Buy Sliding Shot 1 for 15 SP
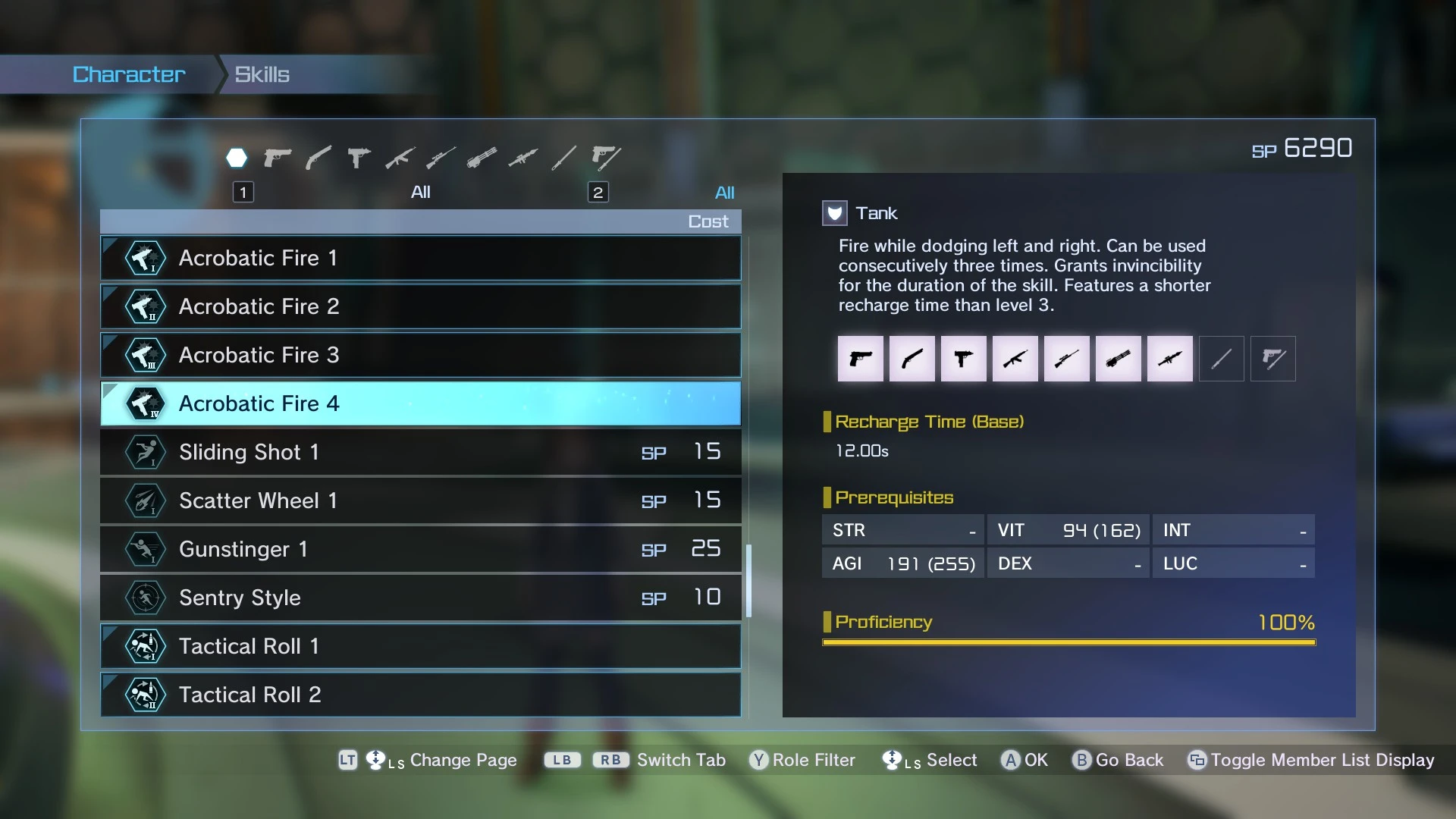This screenshot has height=819, width=1456. point(420,452)
